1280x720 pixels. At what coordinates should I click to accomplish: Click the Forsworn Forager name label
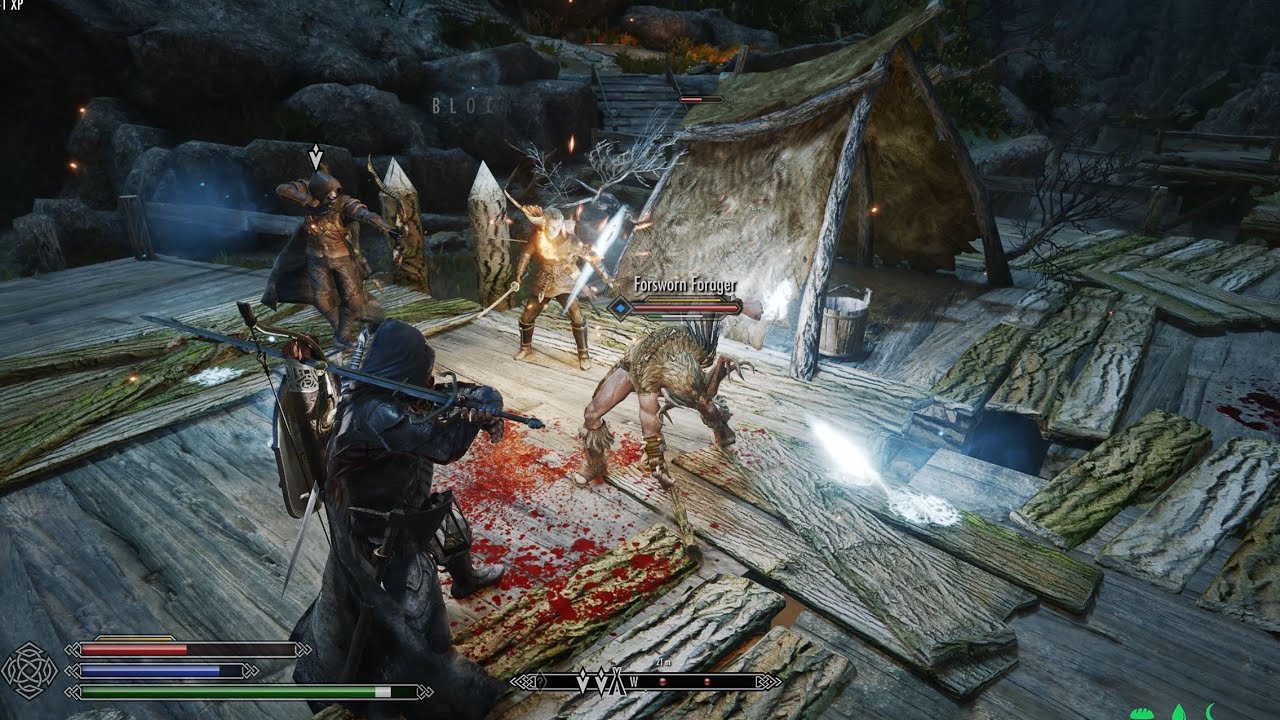(x=686, y=285)
